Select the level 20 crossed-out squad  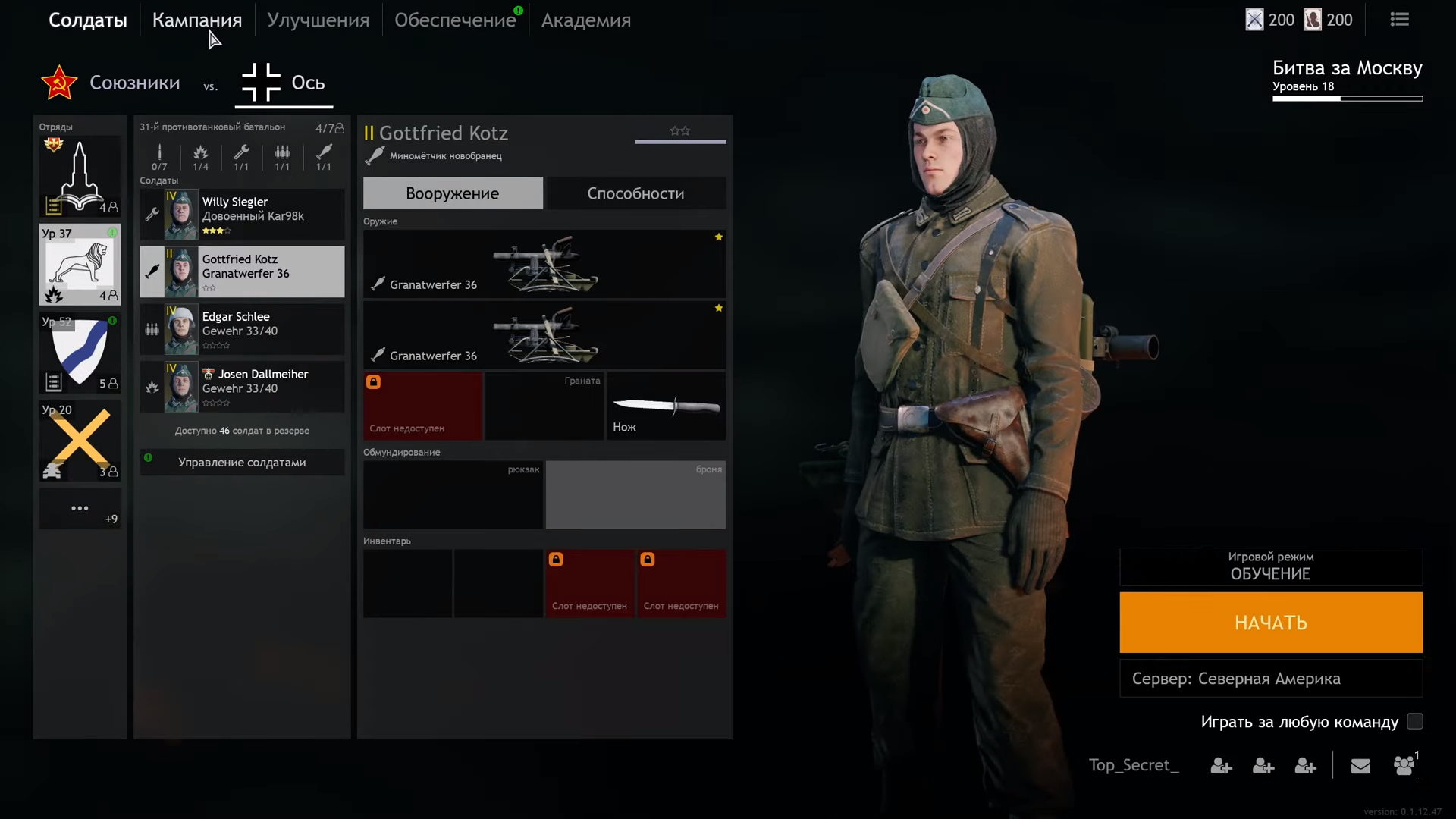click(x=80, y=441)
